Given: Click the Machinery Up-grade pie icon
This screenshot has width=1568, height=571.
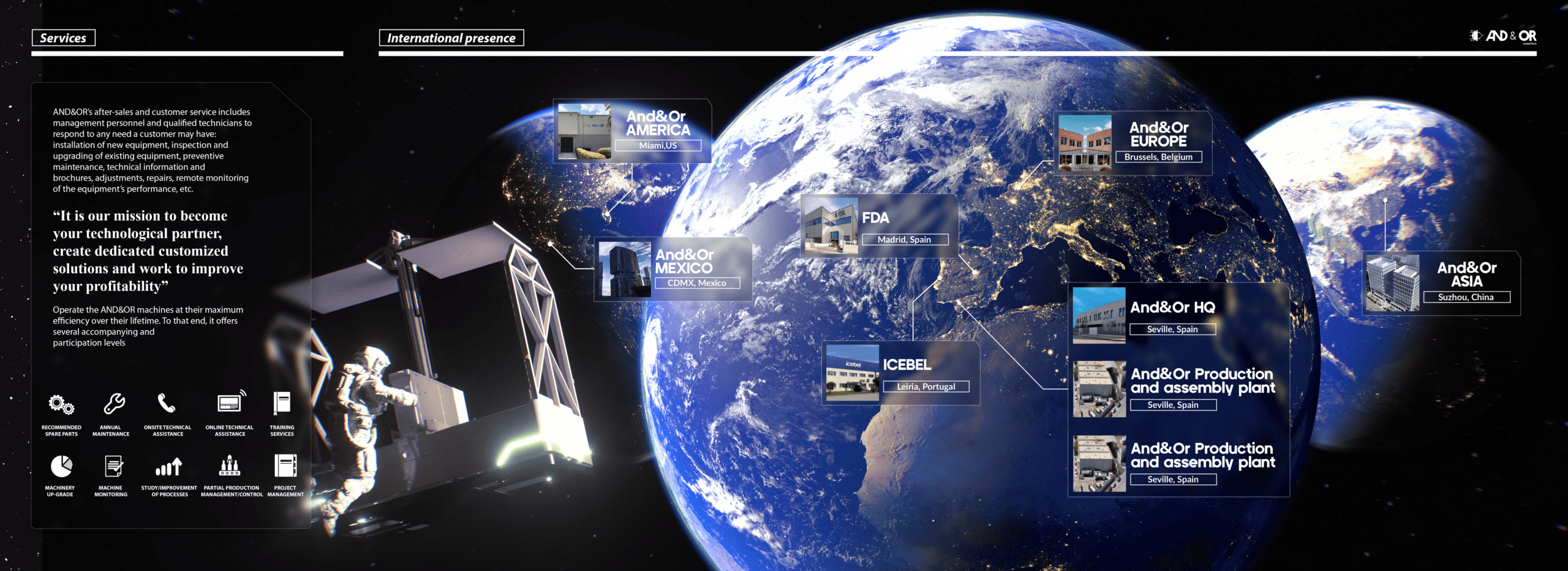Looking at the screenshot, I should (x=61, y=466).
